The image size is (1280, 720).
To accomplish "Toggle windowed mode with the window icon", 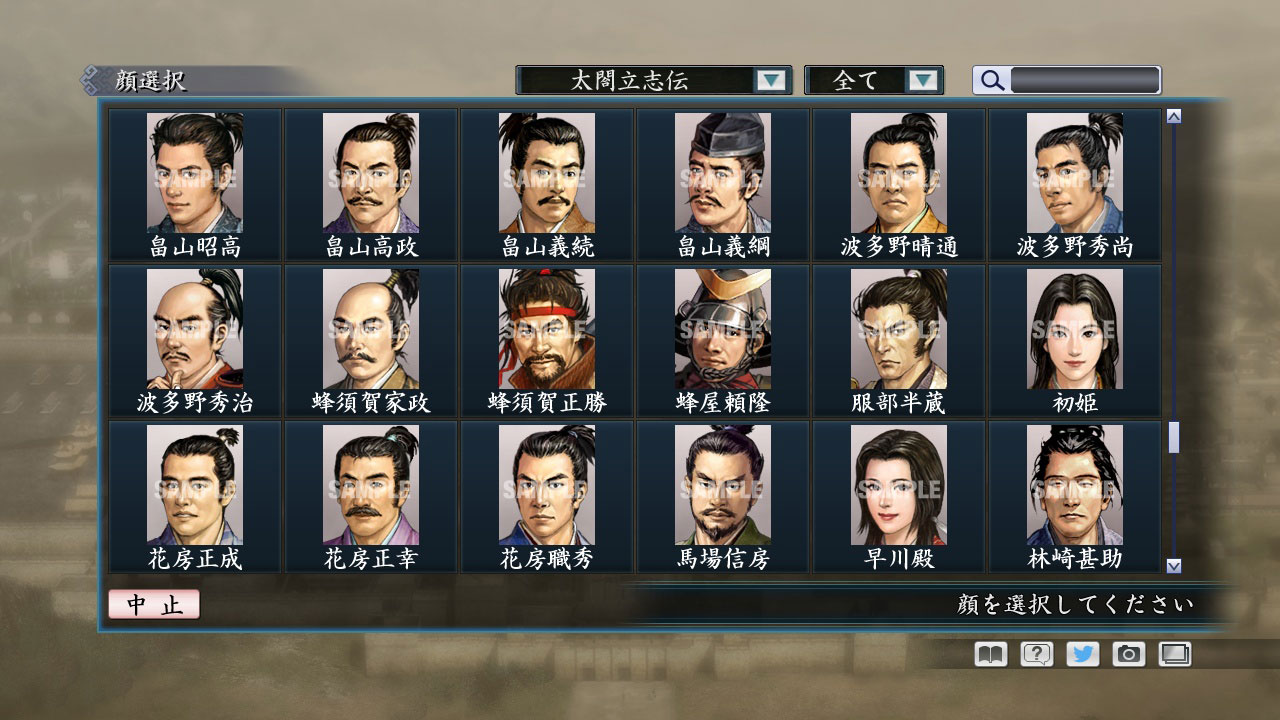I will pyautogui.click(x=1173, y=654).
